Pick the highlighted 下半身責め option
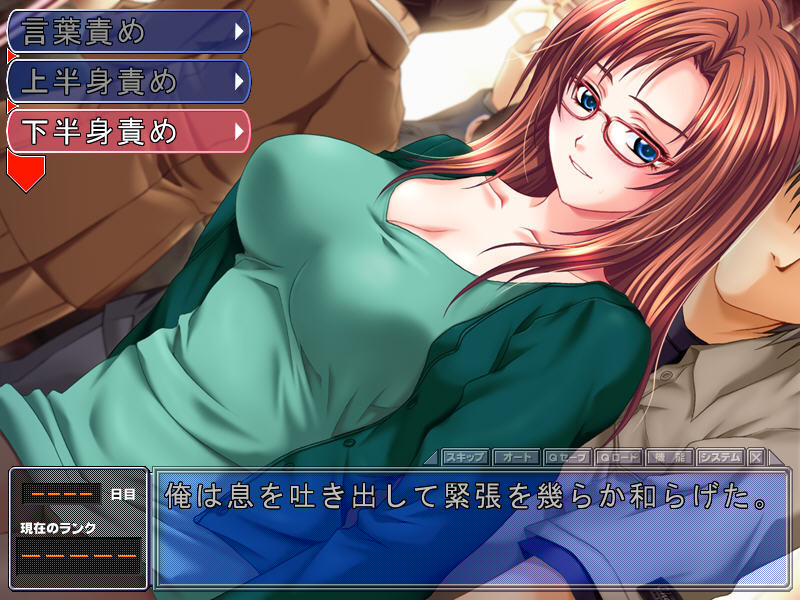The width and height of the screenshot is (800, 600). coord(127,130)
